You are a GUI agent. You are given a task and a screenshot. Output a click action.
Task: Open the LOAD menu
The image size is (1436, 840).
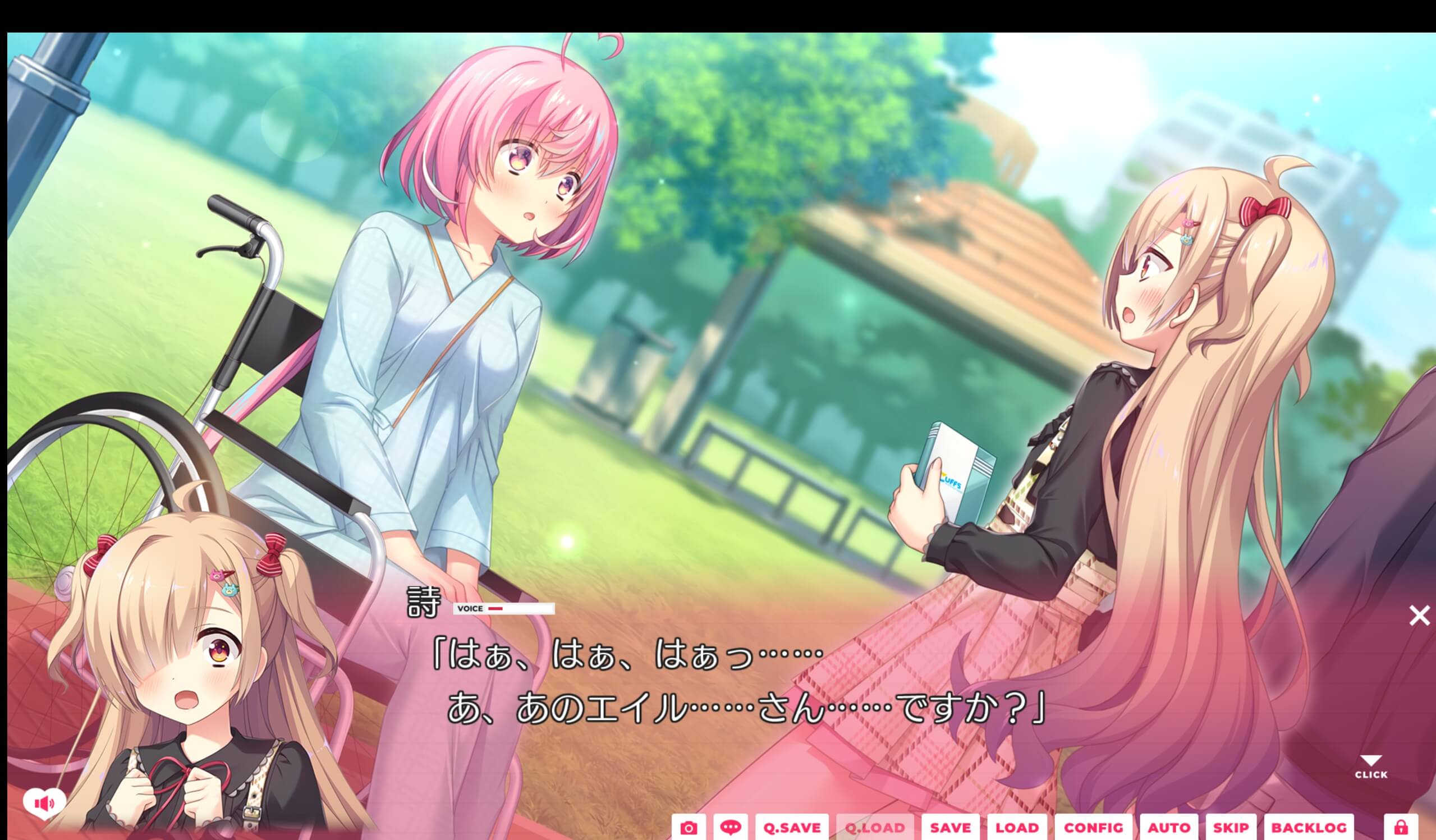coord(1017,828)
